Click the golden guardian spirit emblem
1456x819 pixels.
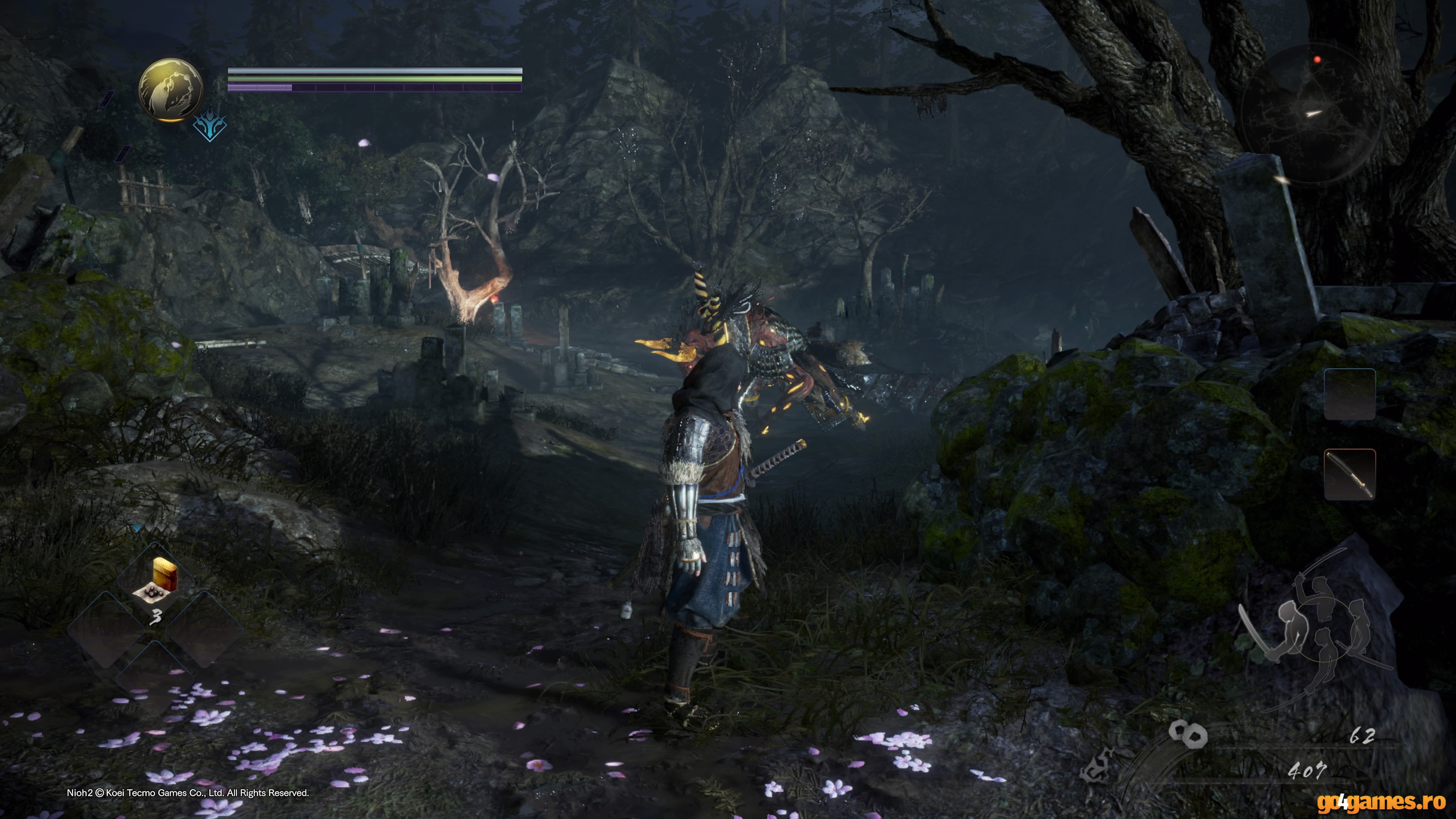pyautogui.click(x=171, y=90)
